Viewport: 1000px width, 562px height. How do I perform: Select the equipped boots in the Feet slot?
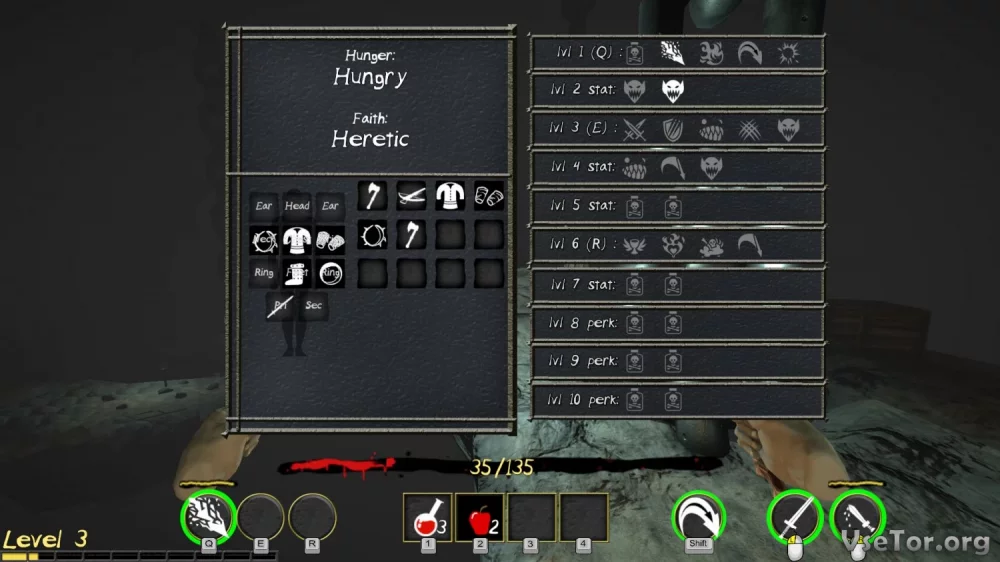297,273
